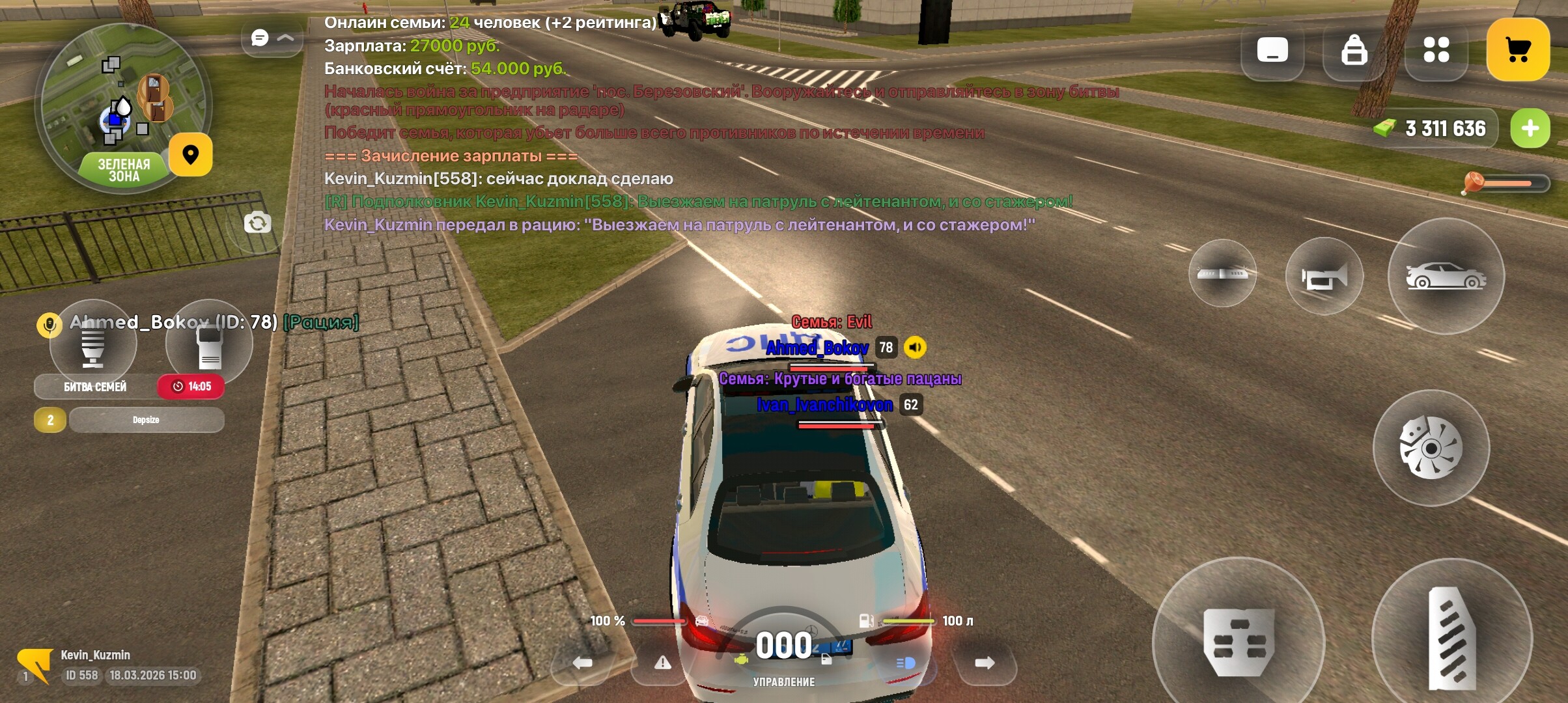Tap the brake pedal
The height and width of the screenshot is (703, 1568).
coord(1238,641)
